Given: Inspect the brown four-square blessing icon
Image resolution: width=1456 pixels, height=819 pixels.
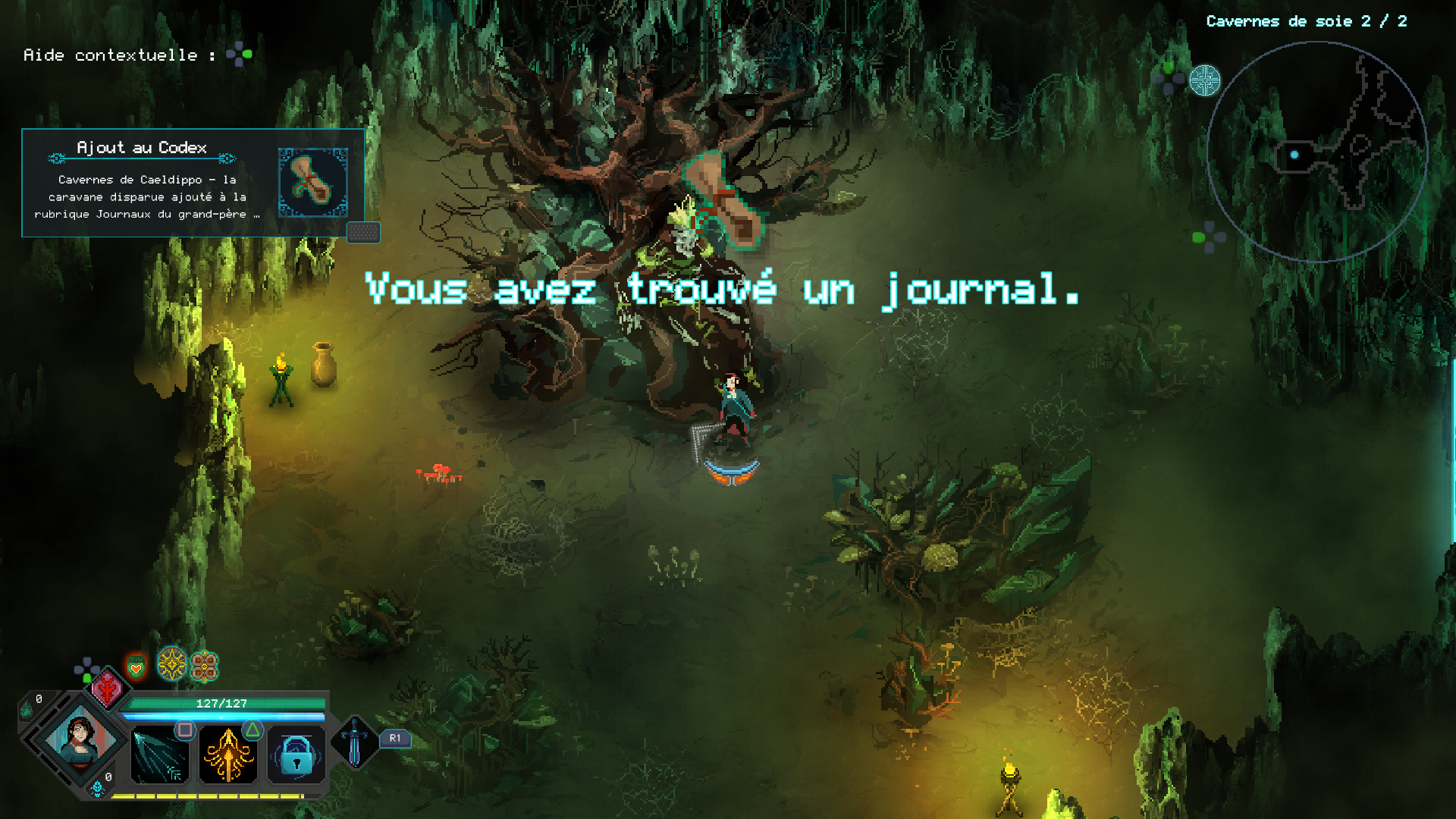Looking at the screenshot, I should (x=204, y=667).
